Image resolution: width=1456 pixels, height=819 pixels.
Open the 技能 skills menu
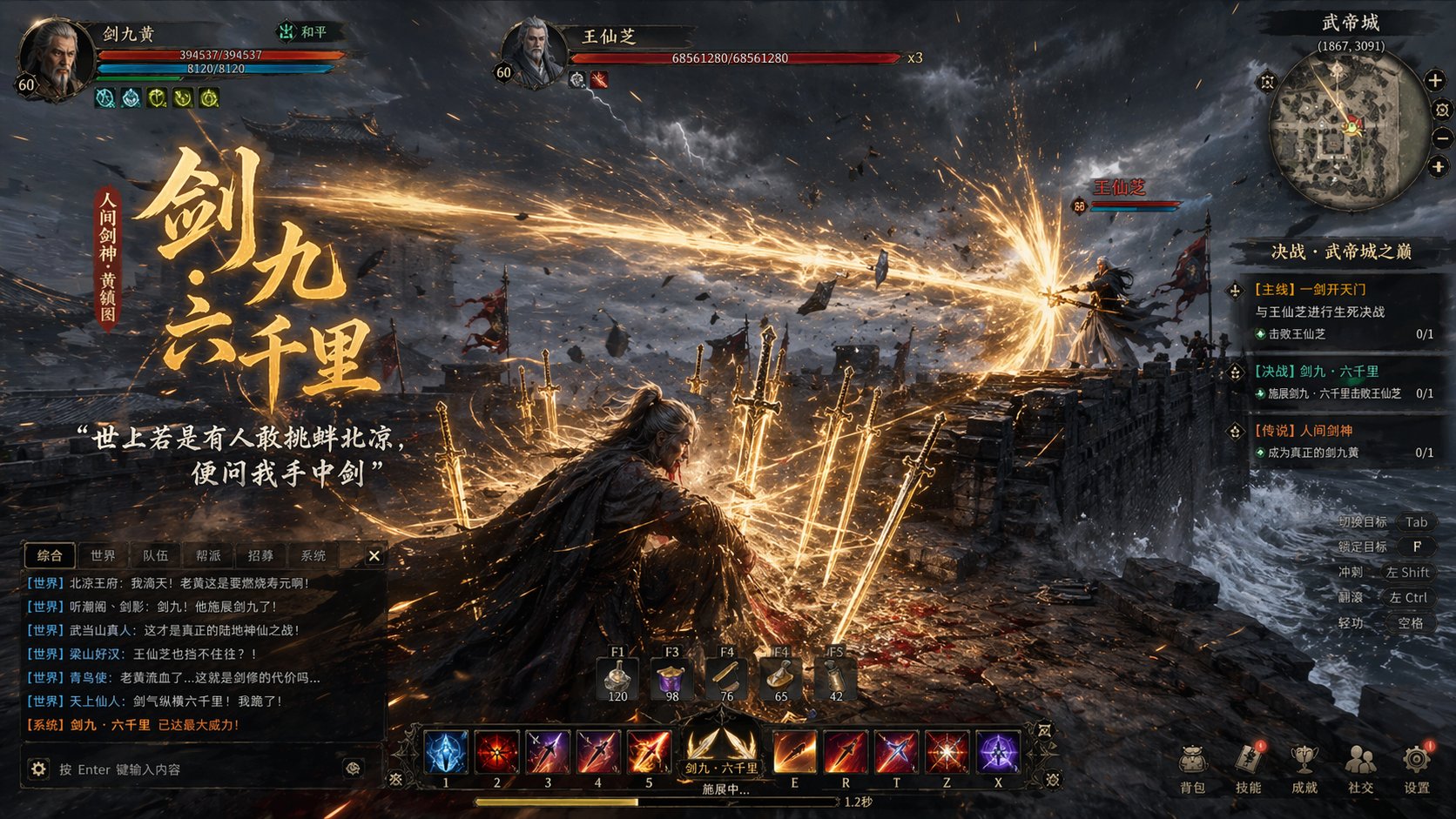[x=1248, y=768]
